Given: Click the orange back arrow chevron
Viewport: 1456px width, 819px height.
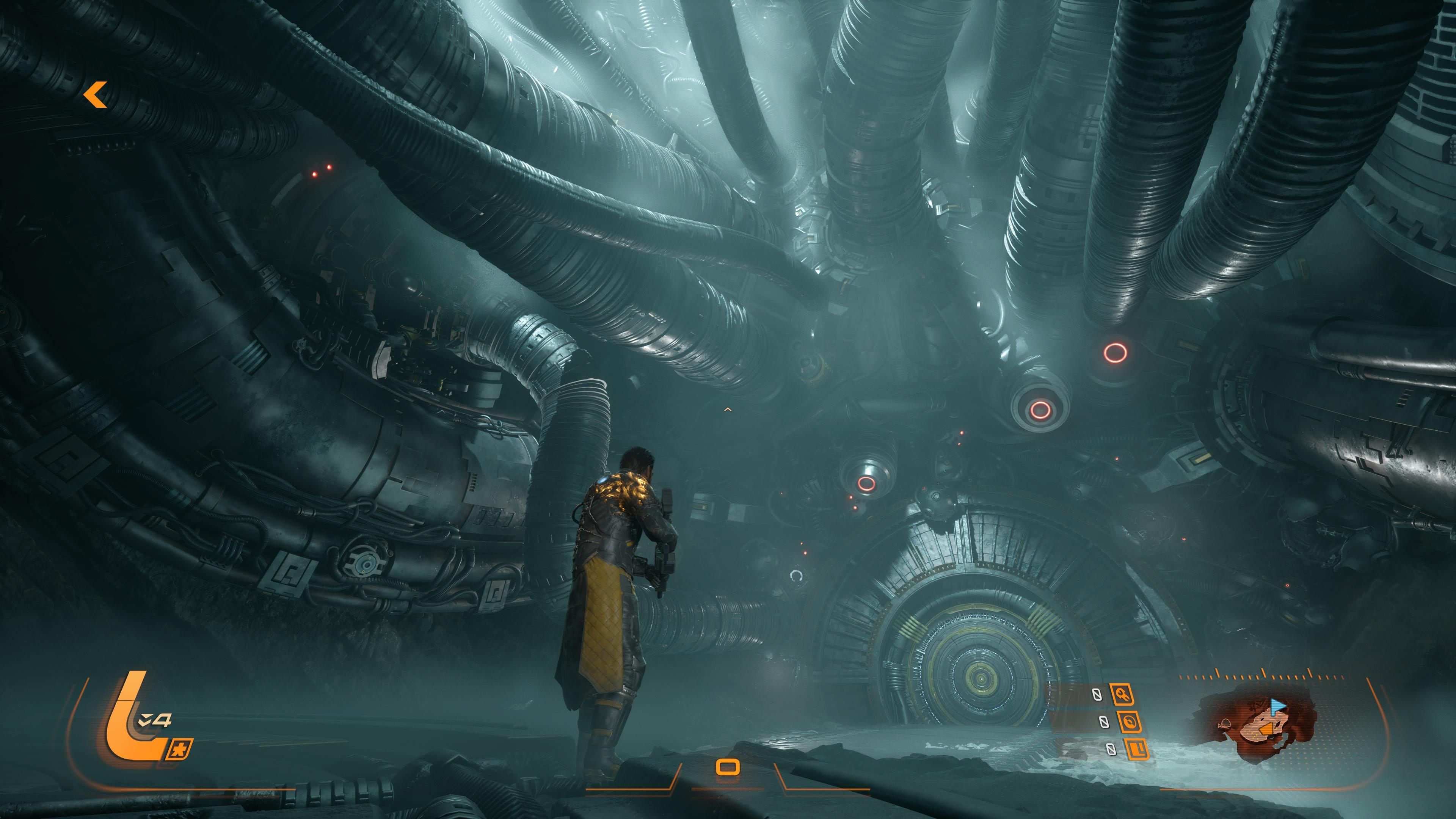Looking at the screenshot, I should coord(96,95).
